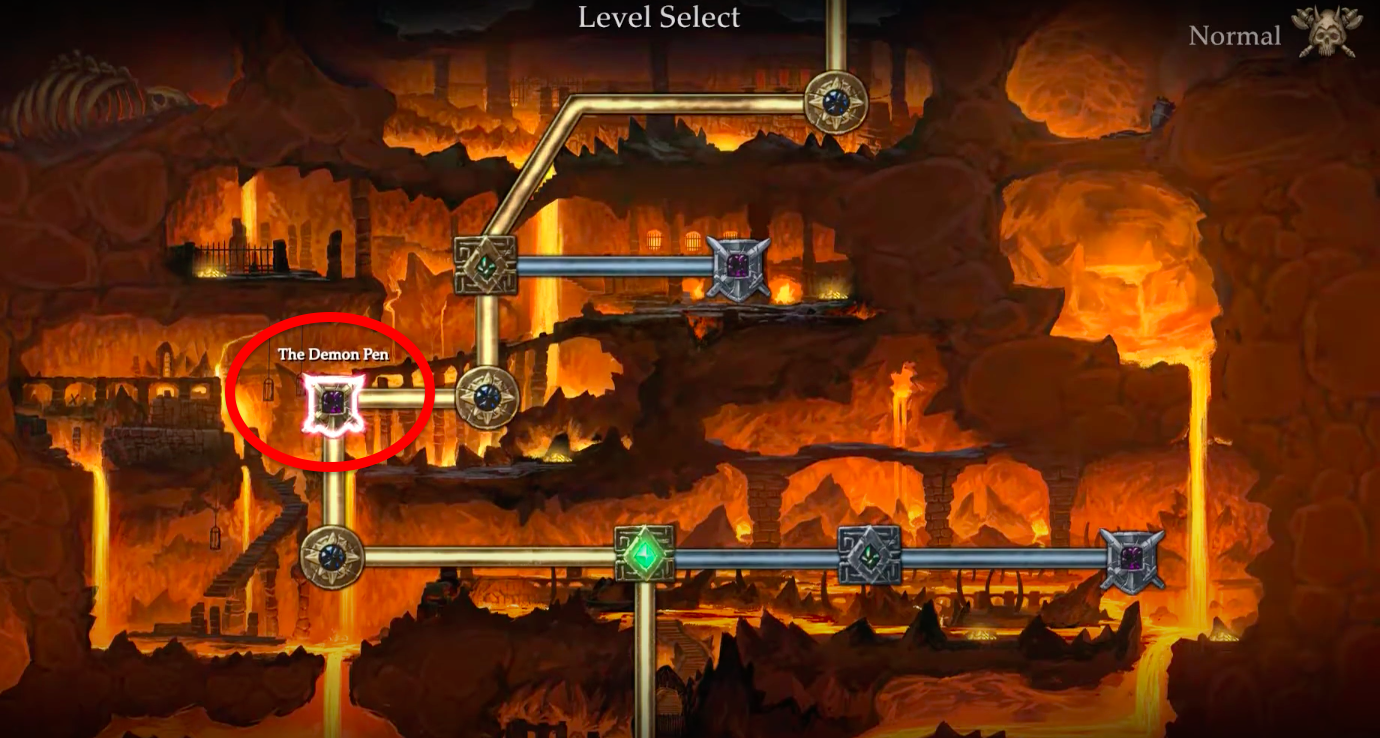Select the gold square node with green gem
This screenshot has height=738, width=1380.
(x=485, y=265)
